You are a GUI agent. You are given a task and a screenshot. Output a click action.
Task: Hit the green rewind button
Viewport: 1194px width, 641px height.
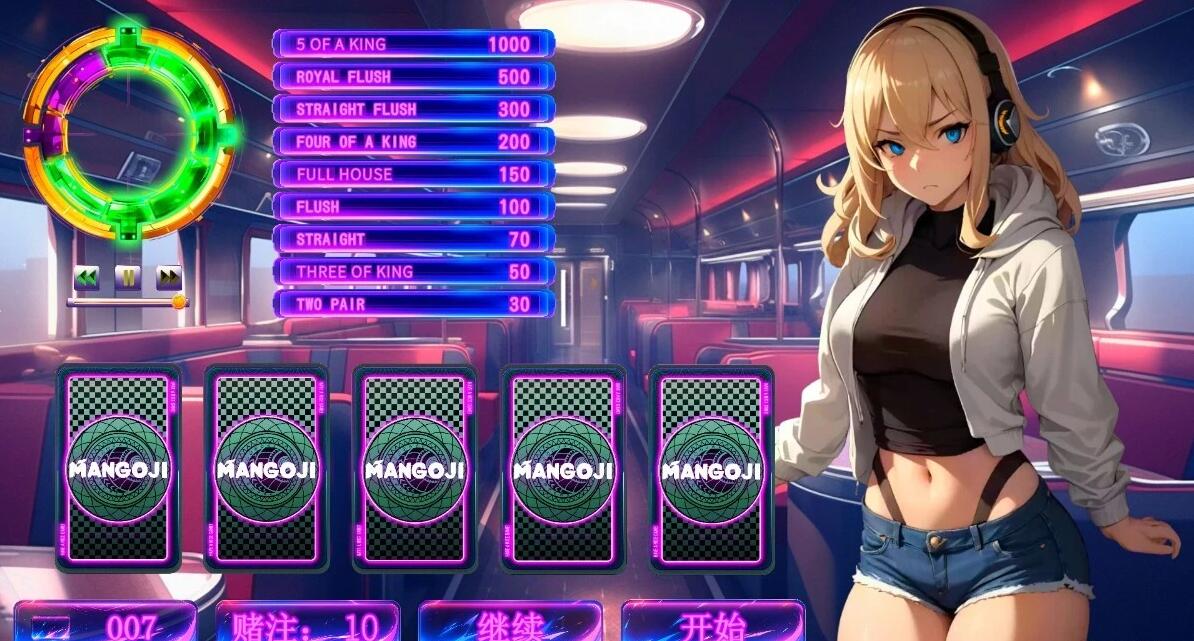pos(87,277)
